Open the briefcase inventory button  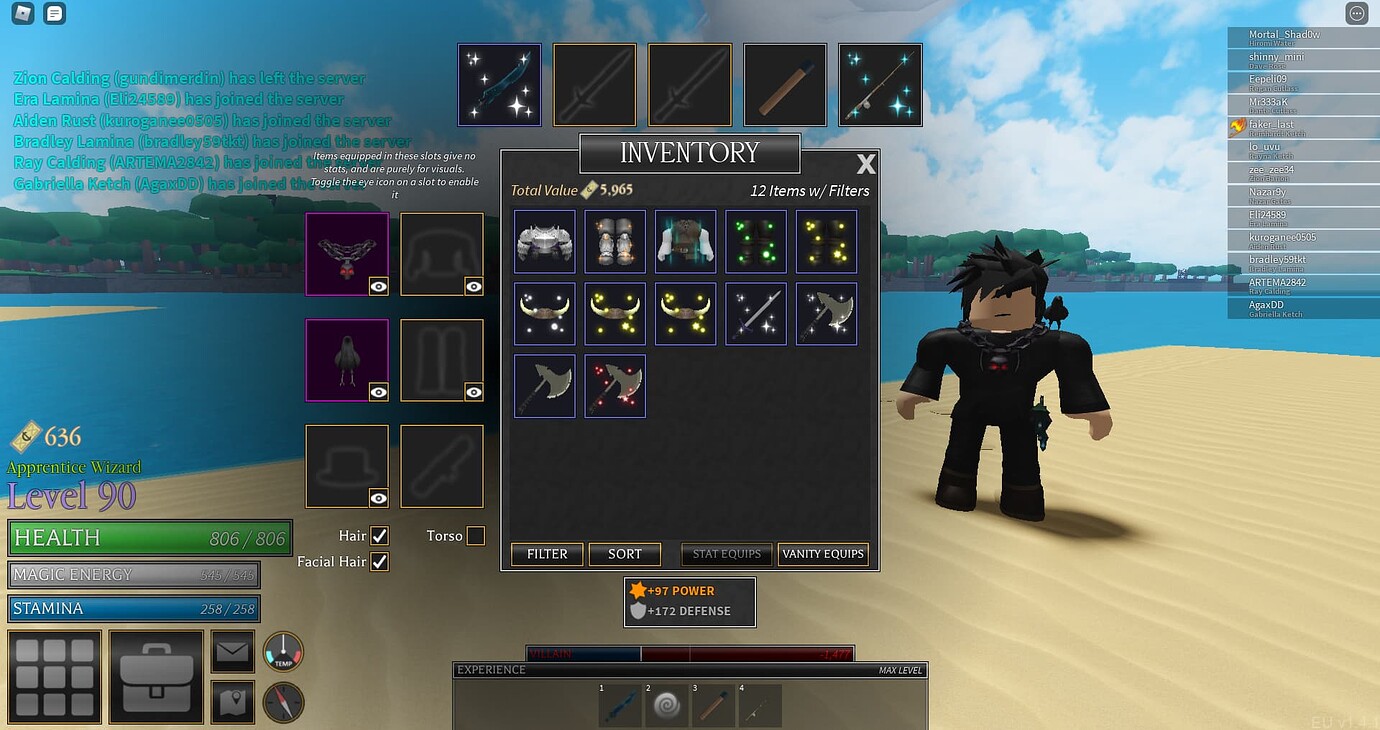coord(156,676)
